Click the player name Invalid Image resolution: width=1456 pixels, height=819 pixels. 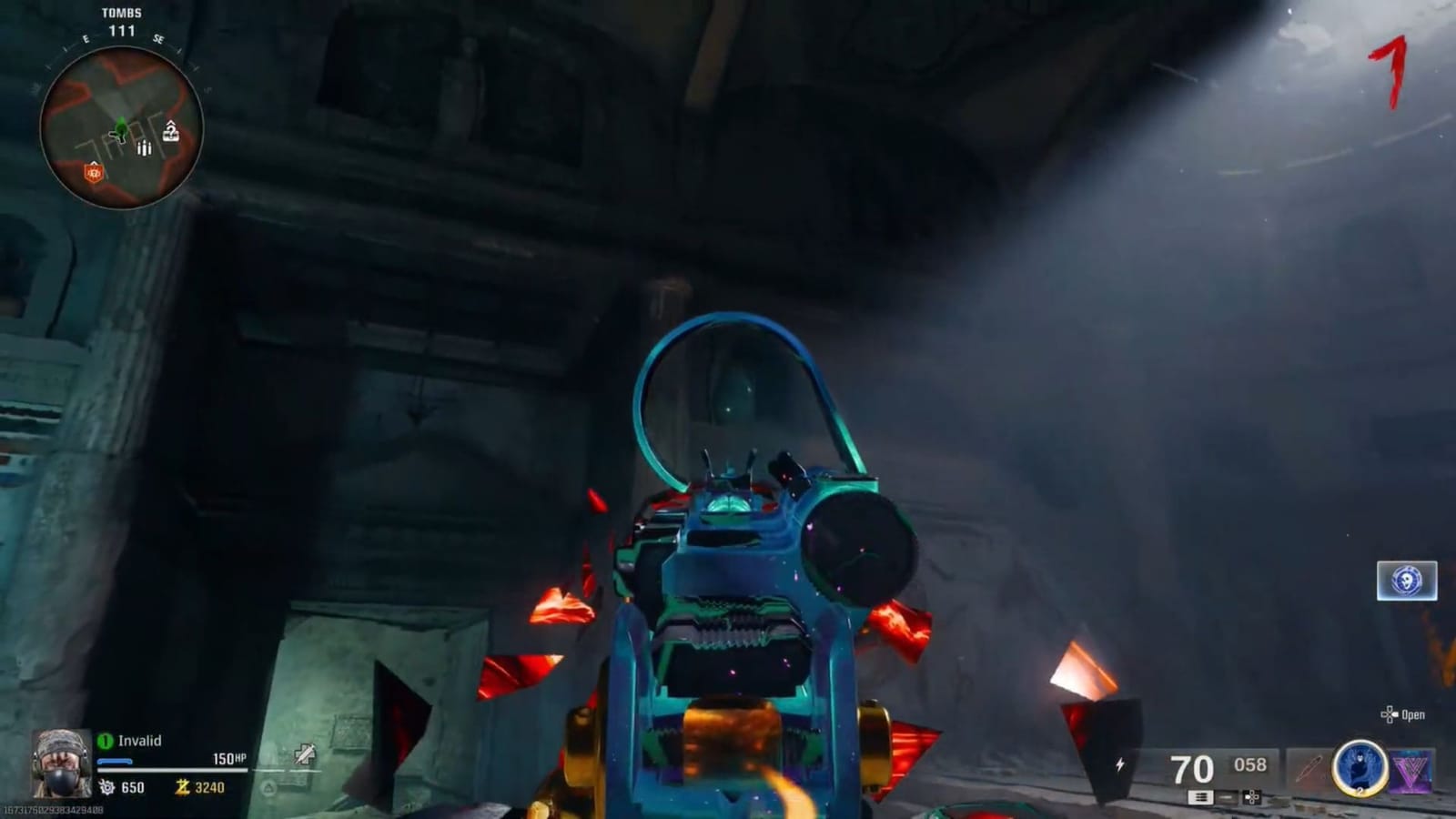[141, 741]
